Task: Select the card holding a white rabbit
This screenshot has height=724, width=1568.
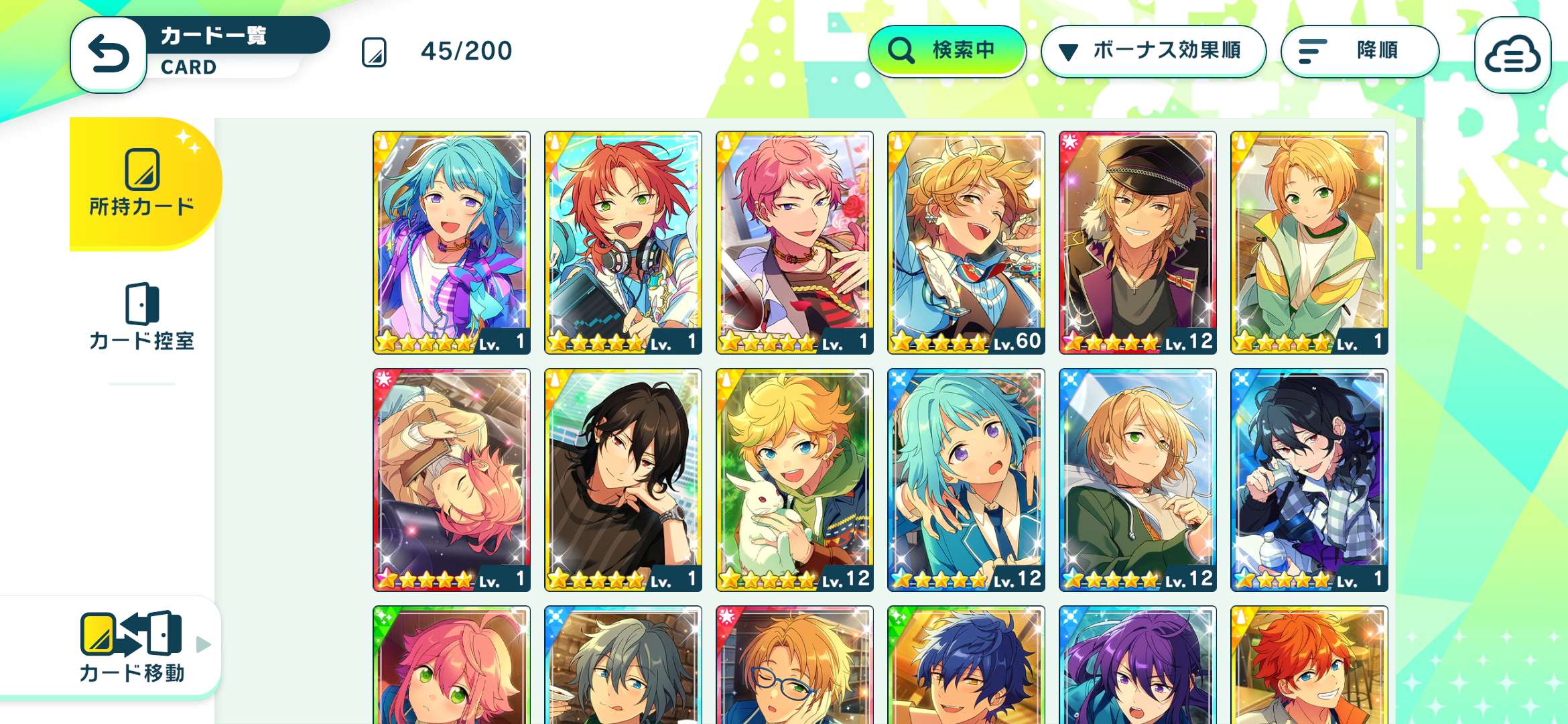Action: click(795, 480)
